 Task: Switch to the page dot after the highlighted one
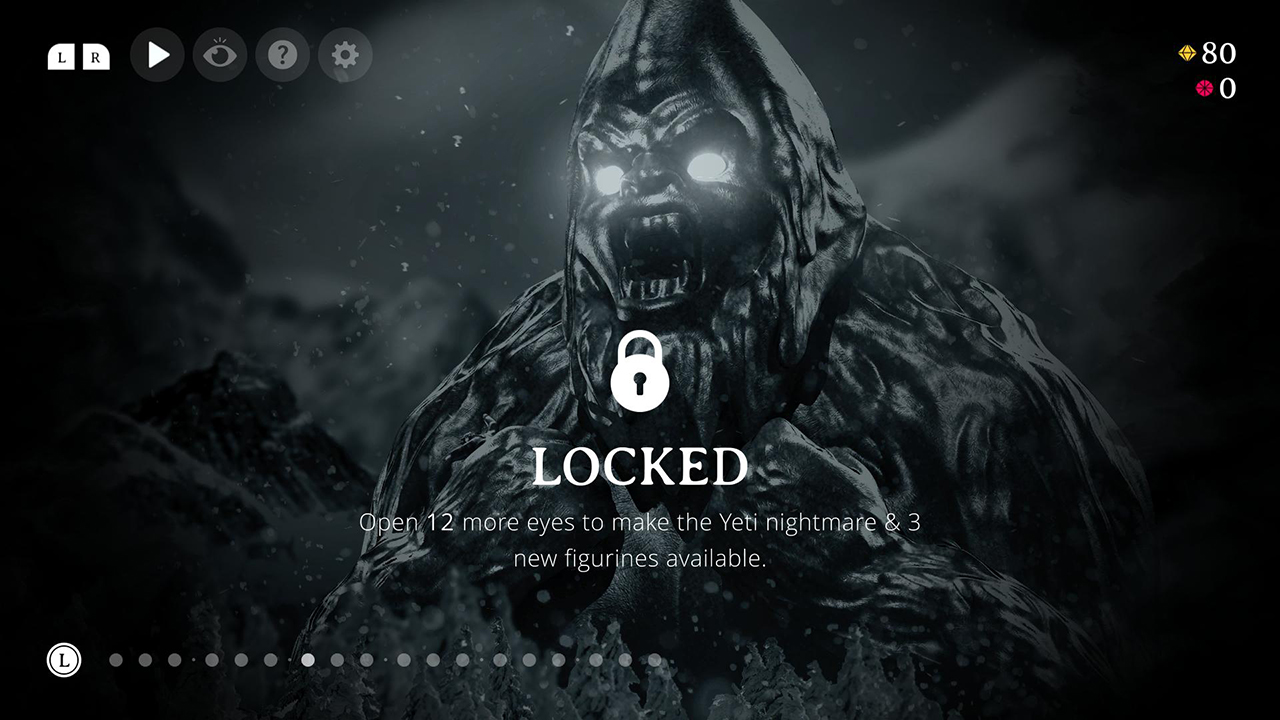pos(340,660)
